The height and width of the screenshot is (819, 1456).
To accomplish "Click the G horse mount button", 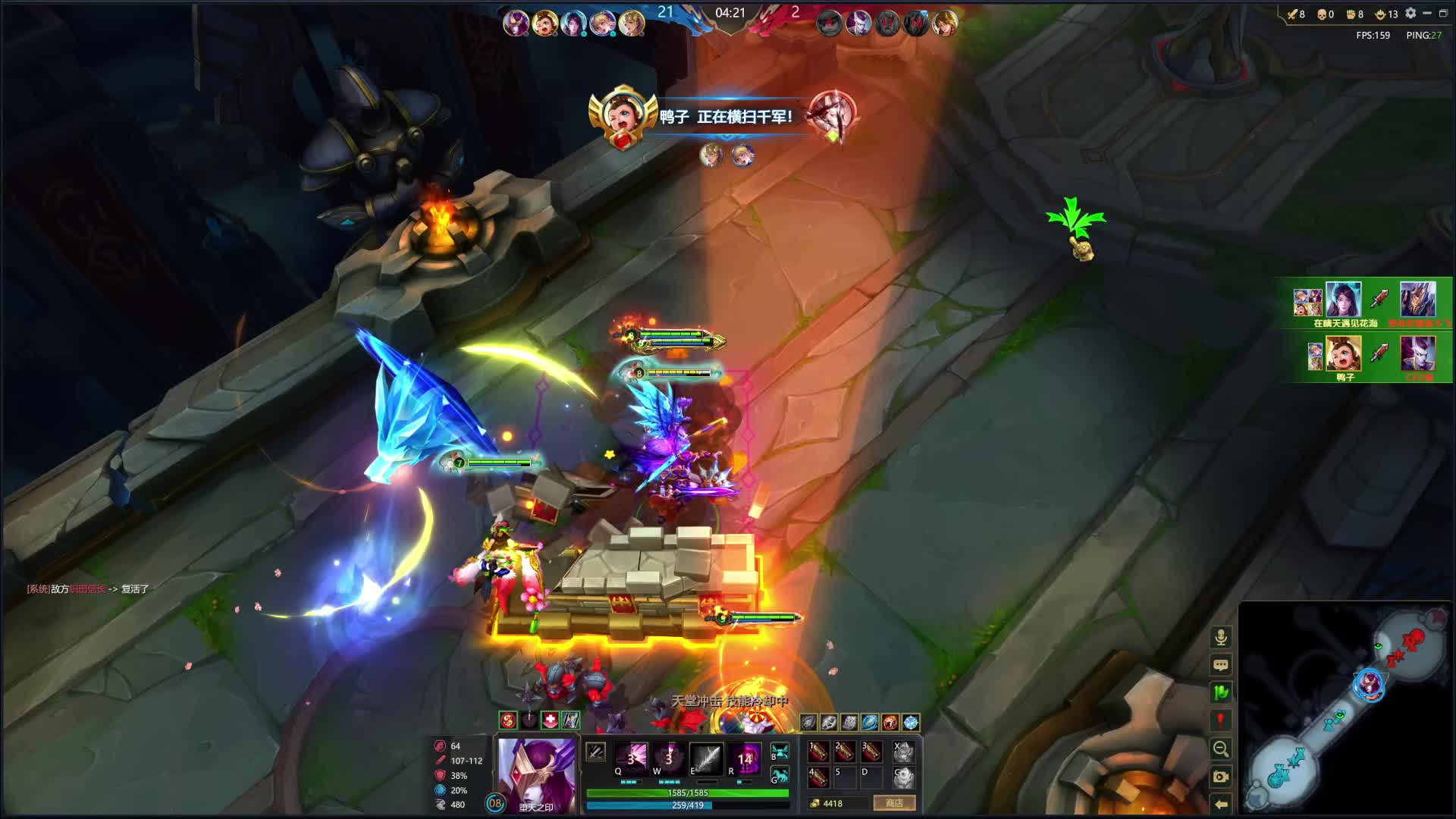I will point(780,775).
